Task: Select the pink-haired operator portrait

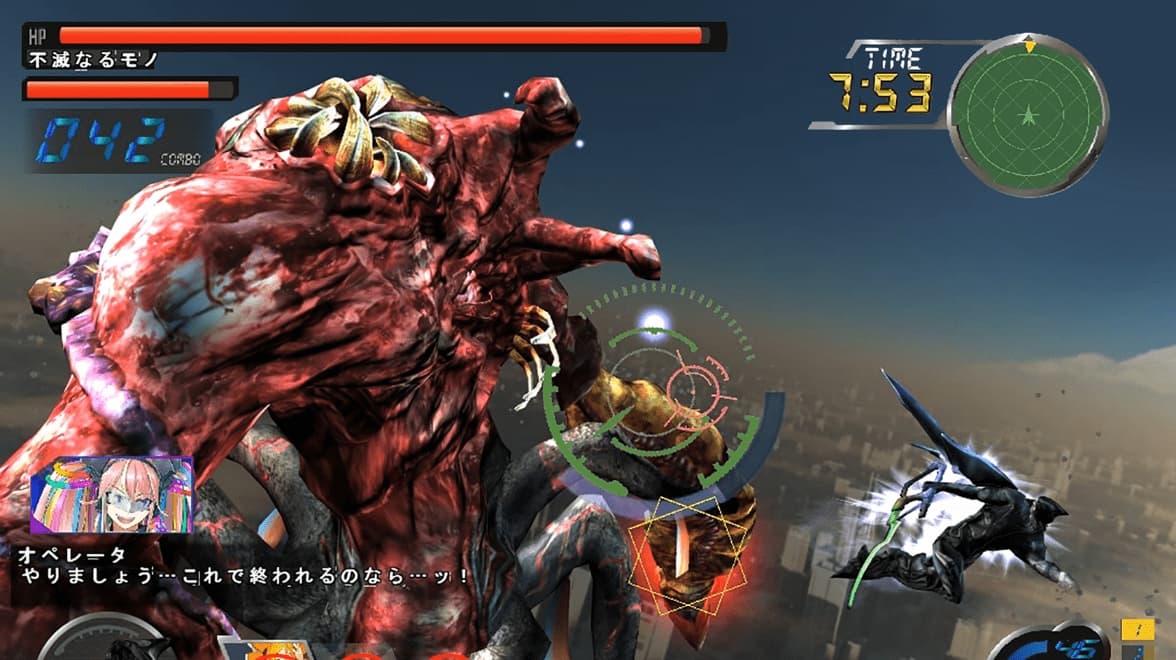Action: (111, 494)
